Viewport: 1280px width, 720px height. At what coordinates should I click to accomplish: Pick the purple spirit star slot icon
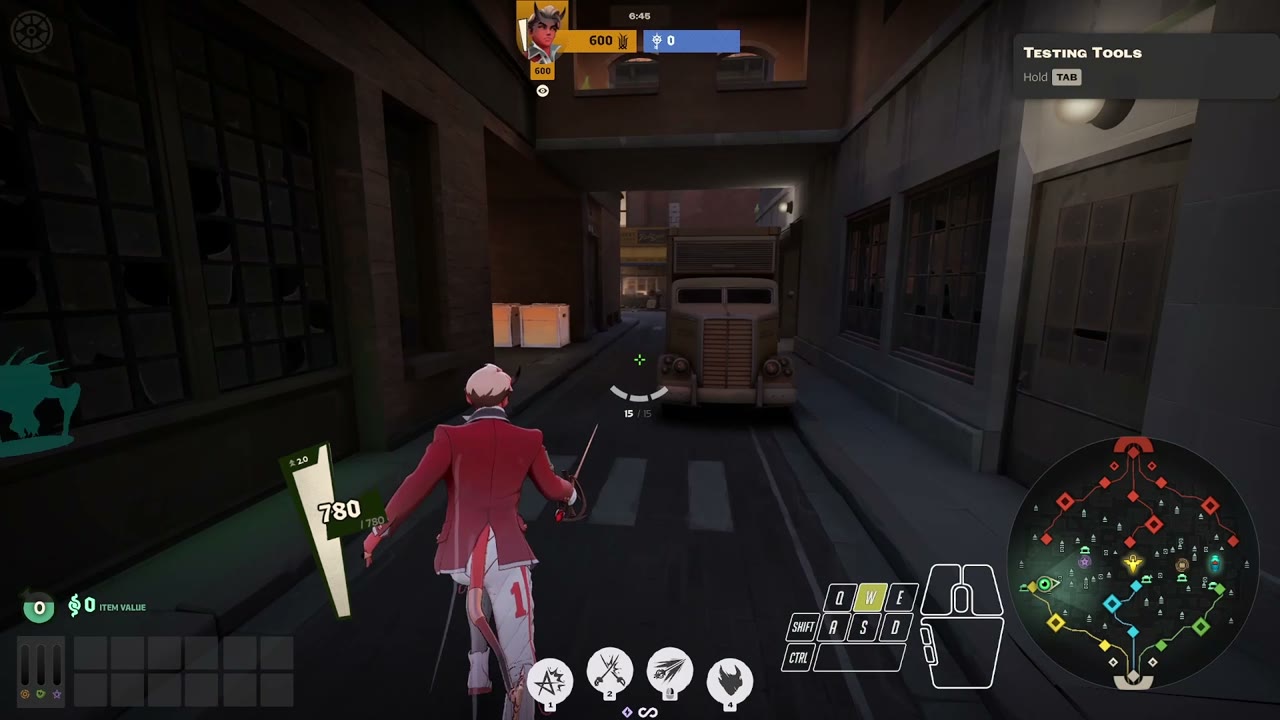coord(56,694)
